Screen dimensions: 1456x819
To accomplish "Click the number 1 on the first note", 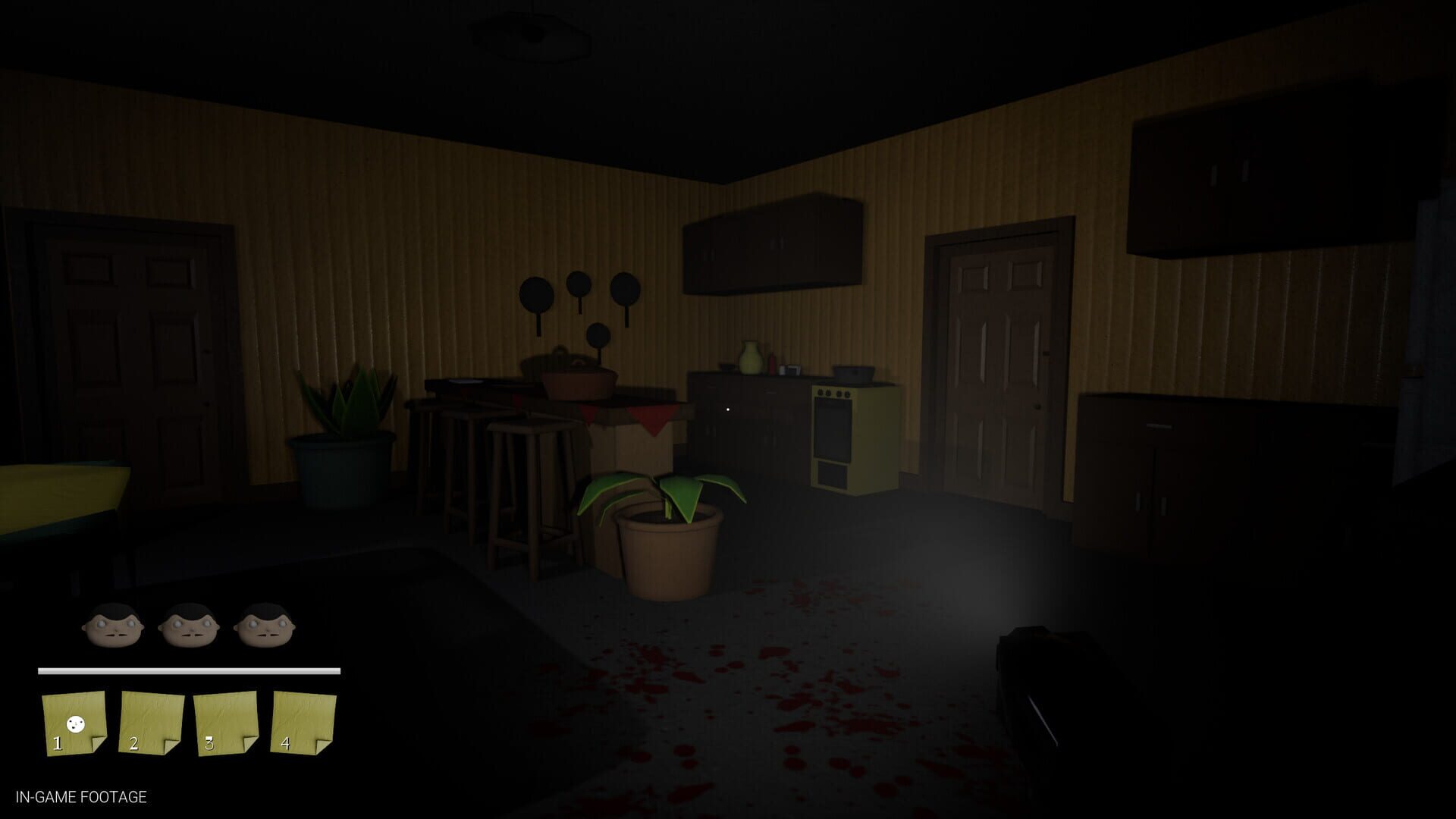I will coord(58,744).
